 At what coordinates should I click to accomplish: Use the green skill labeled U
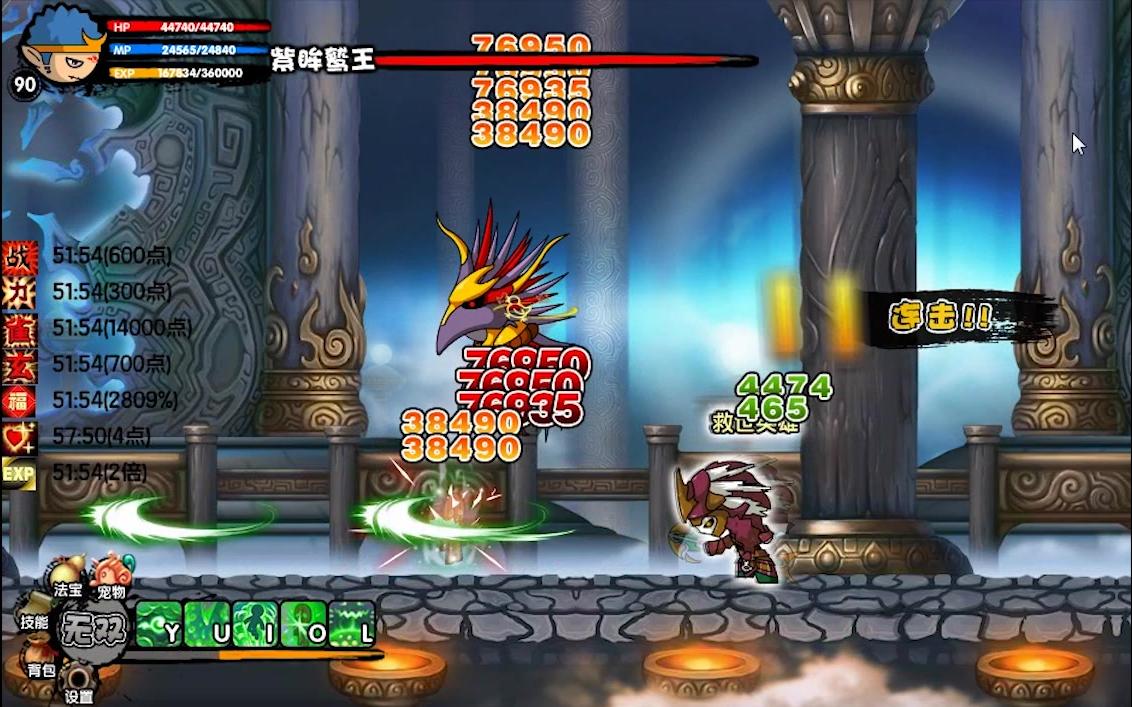[208, 624]
